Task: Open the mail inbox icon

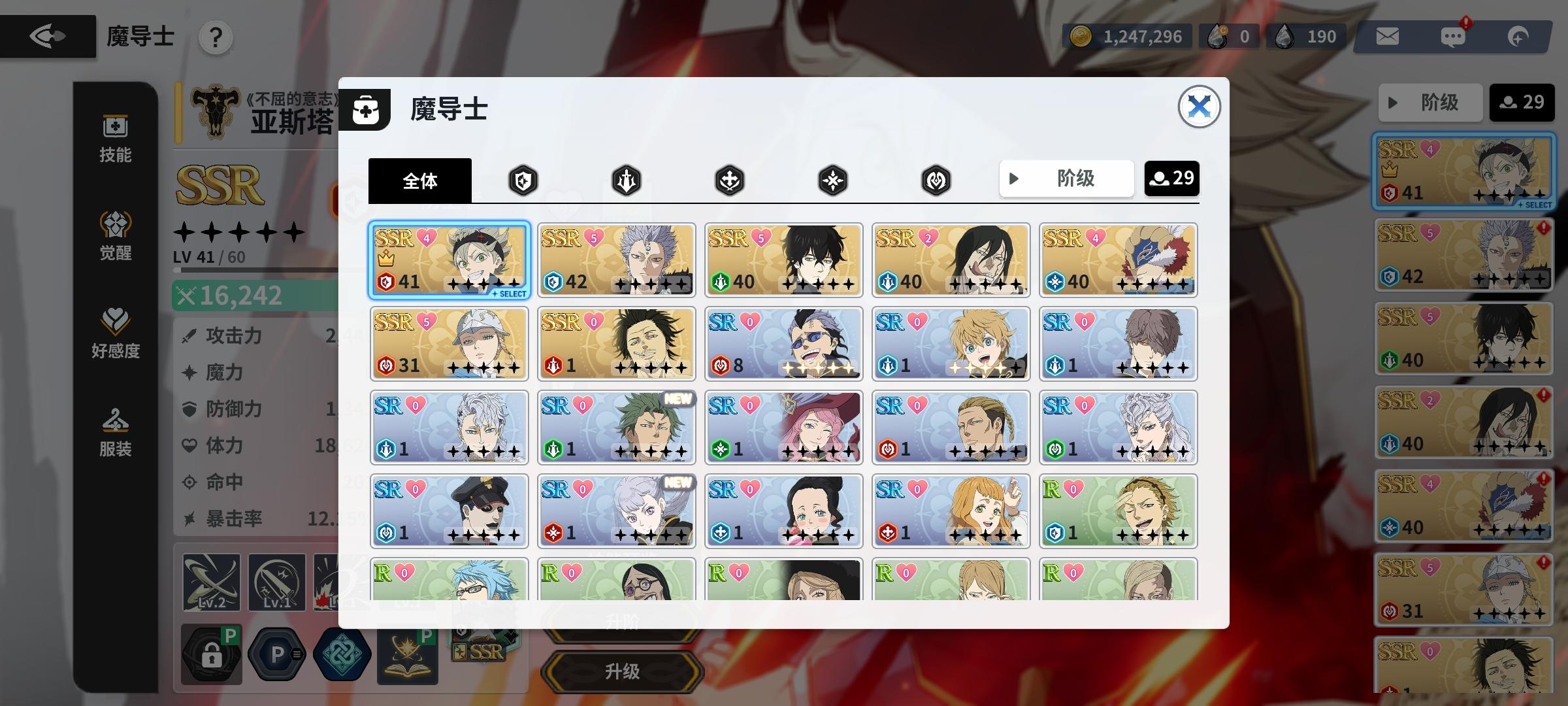Action: [1387, 36]
